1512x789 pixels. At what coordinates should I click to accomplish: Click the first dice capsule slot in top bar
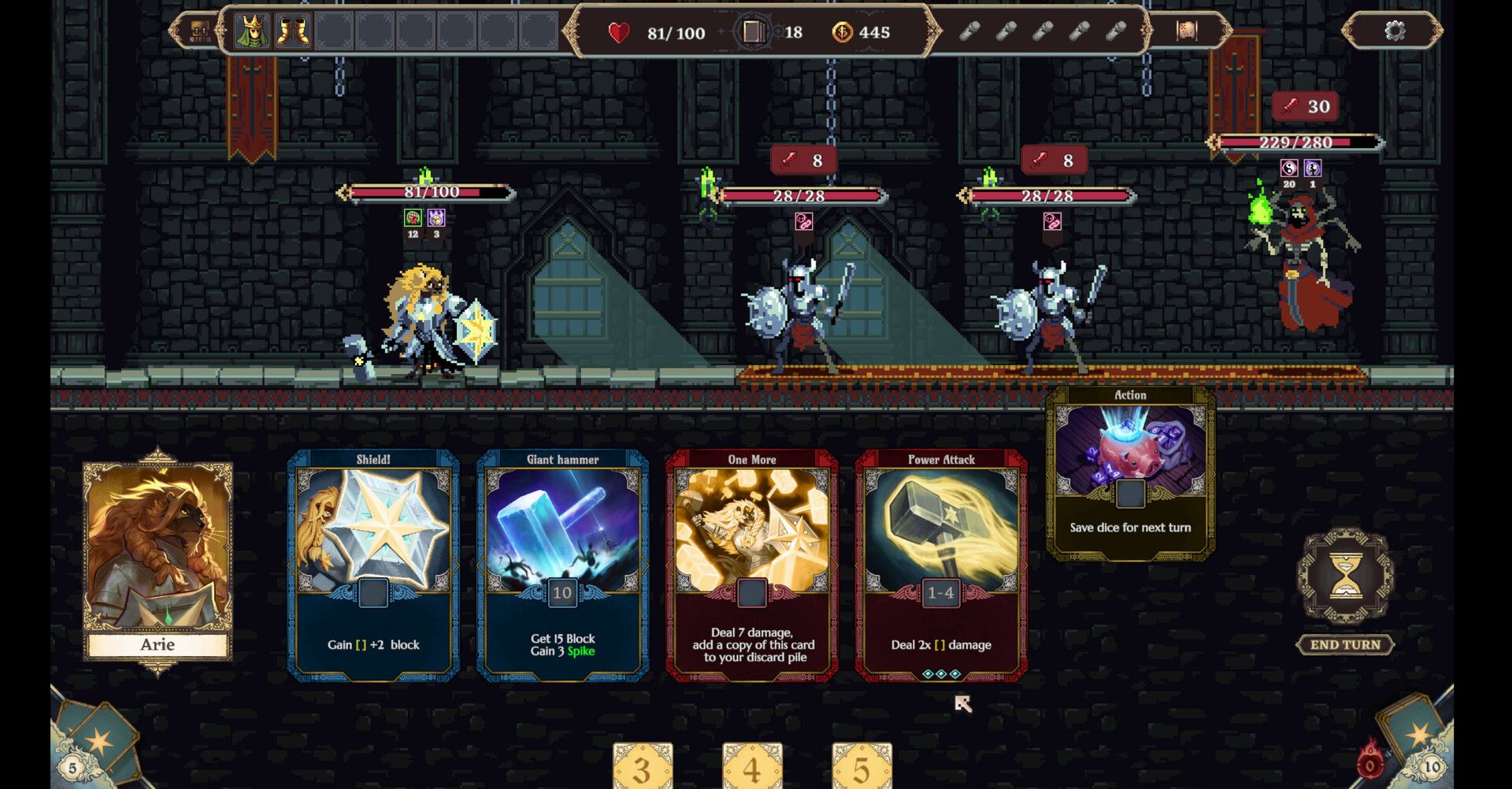coord(969,32)
